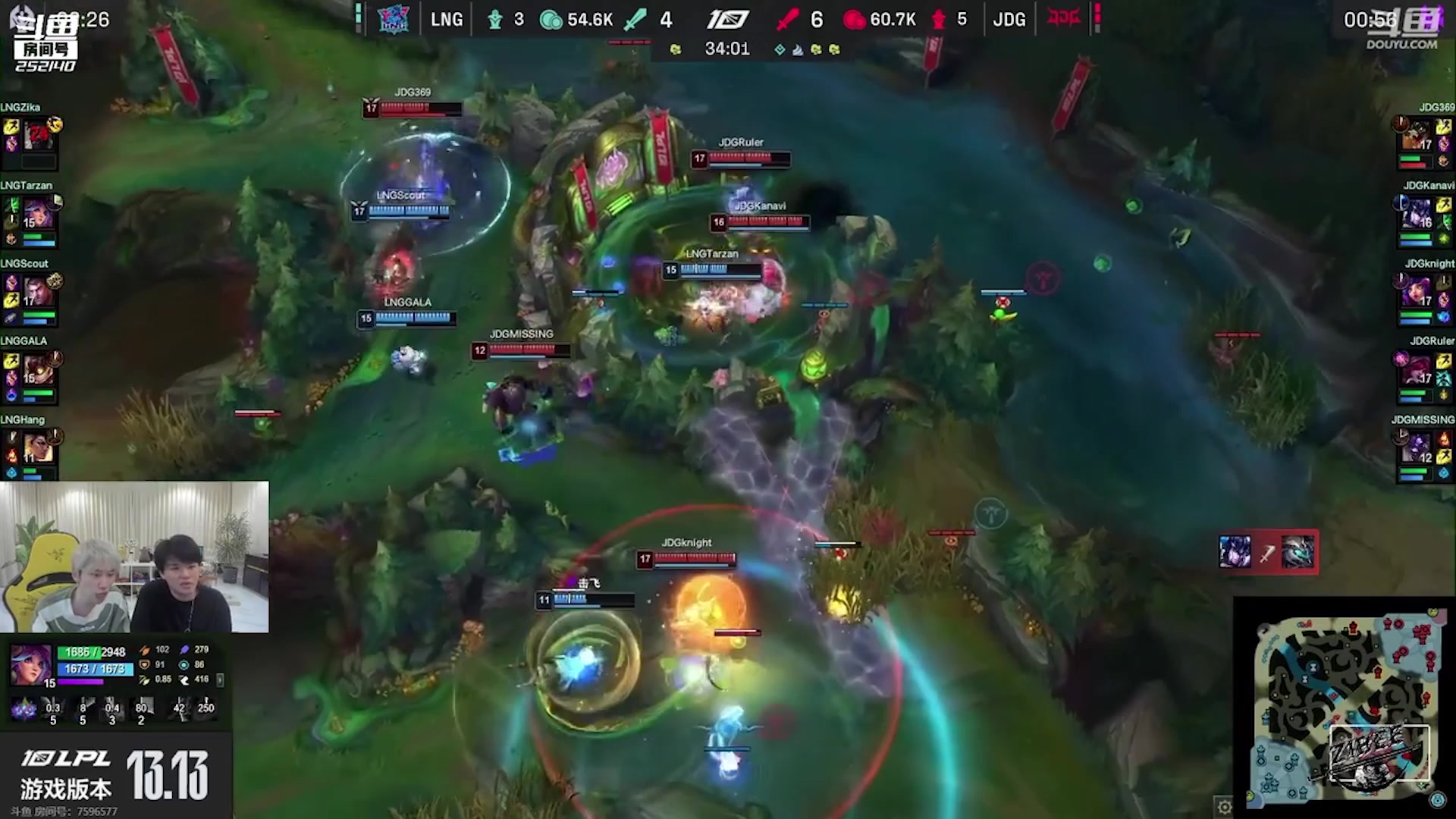Select JDGMISSING's portrait in the sidebar

coord(1415,448)
